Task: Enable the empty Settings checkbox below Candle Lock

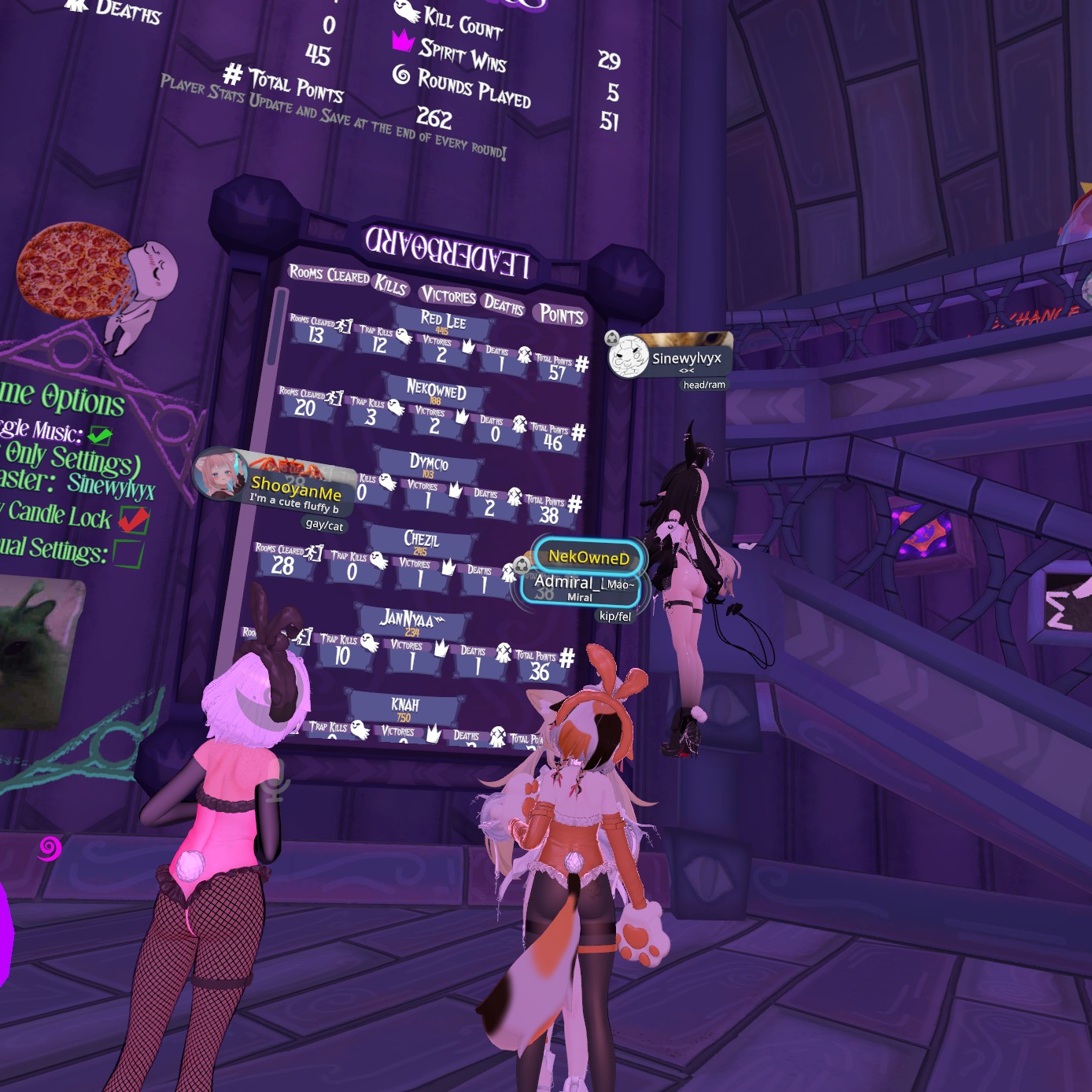Action: pyautogui.click(x=127, y=553)
